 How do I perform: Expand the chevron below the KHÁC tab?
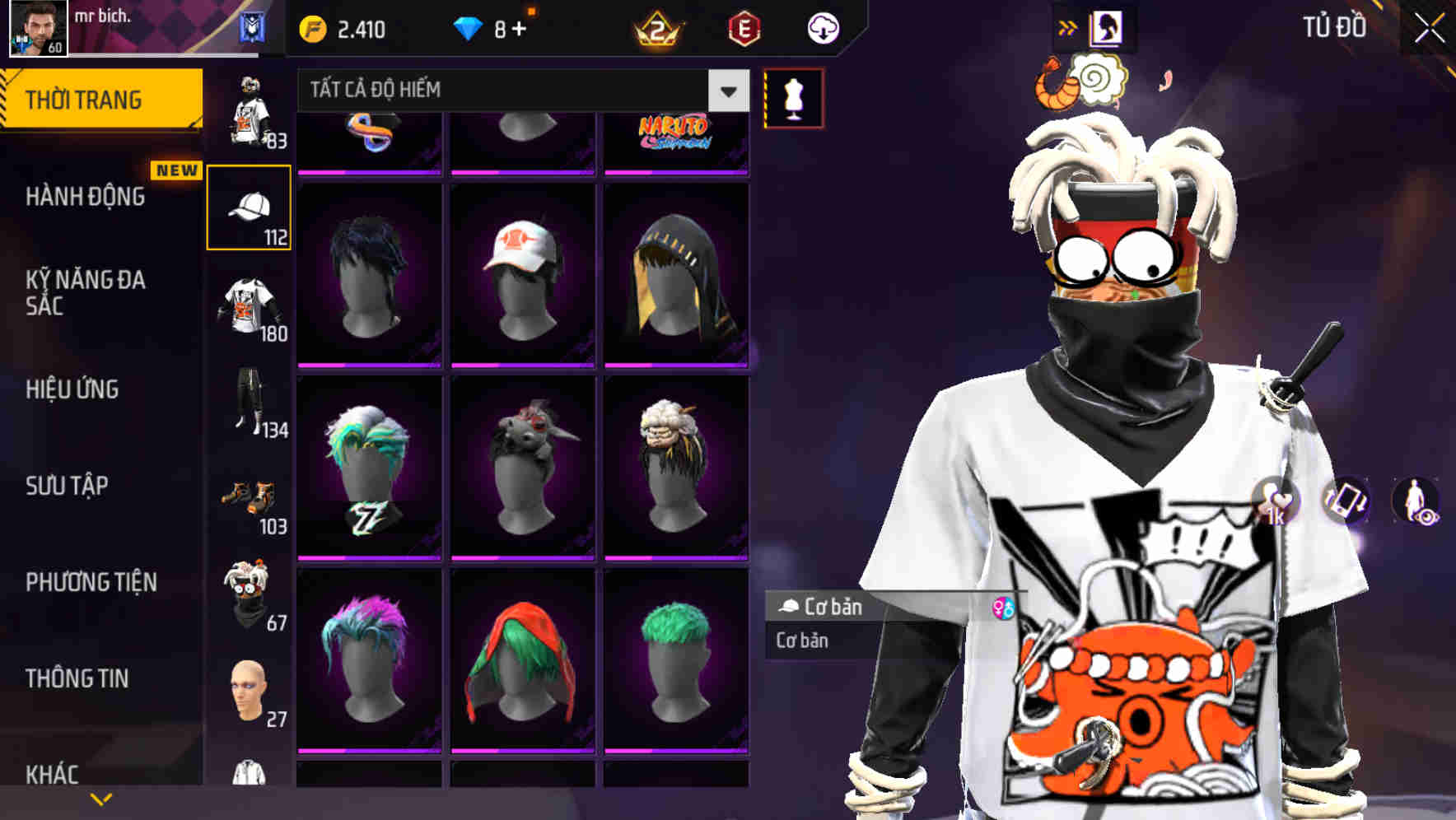coord(102,798)
